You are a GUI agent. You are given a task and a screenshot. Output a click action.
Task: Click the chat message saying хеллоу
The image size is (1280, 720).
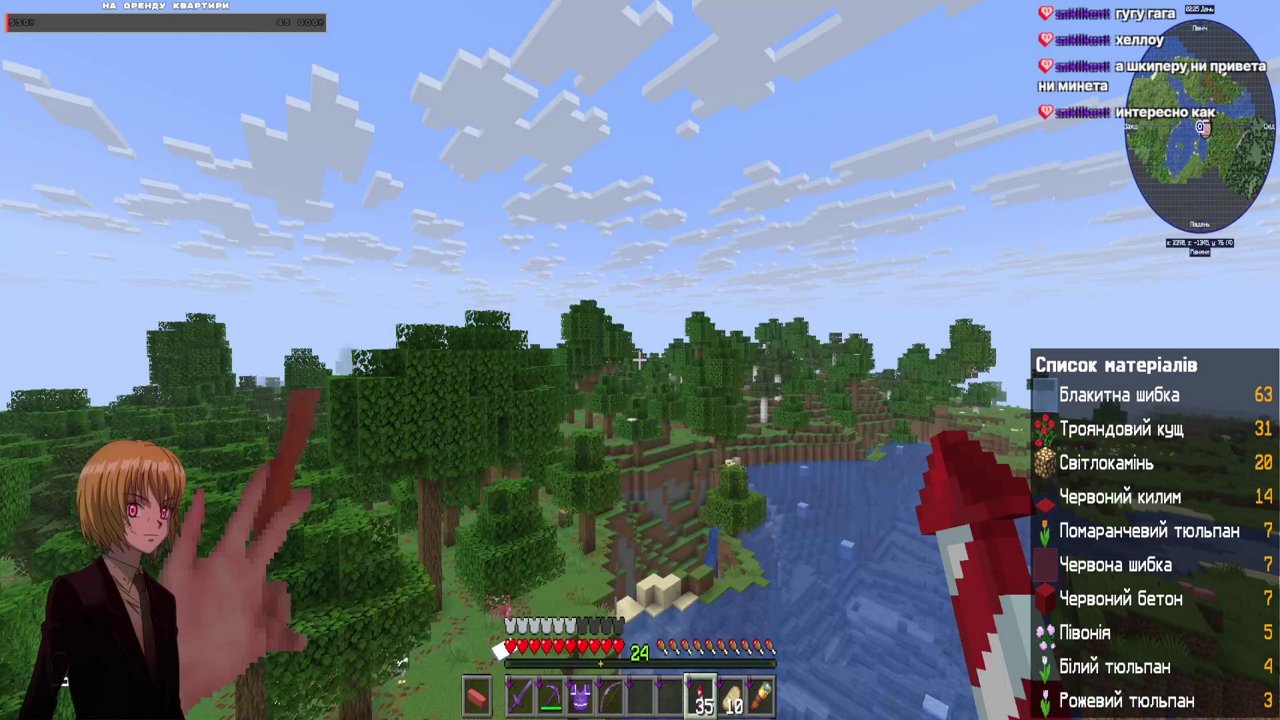point(1139,40)
